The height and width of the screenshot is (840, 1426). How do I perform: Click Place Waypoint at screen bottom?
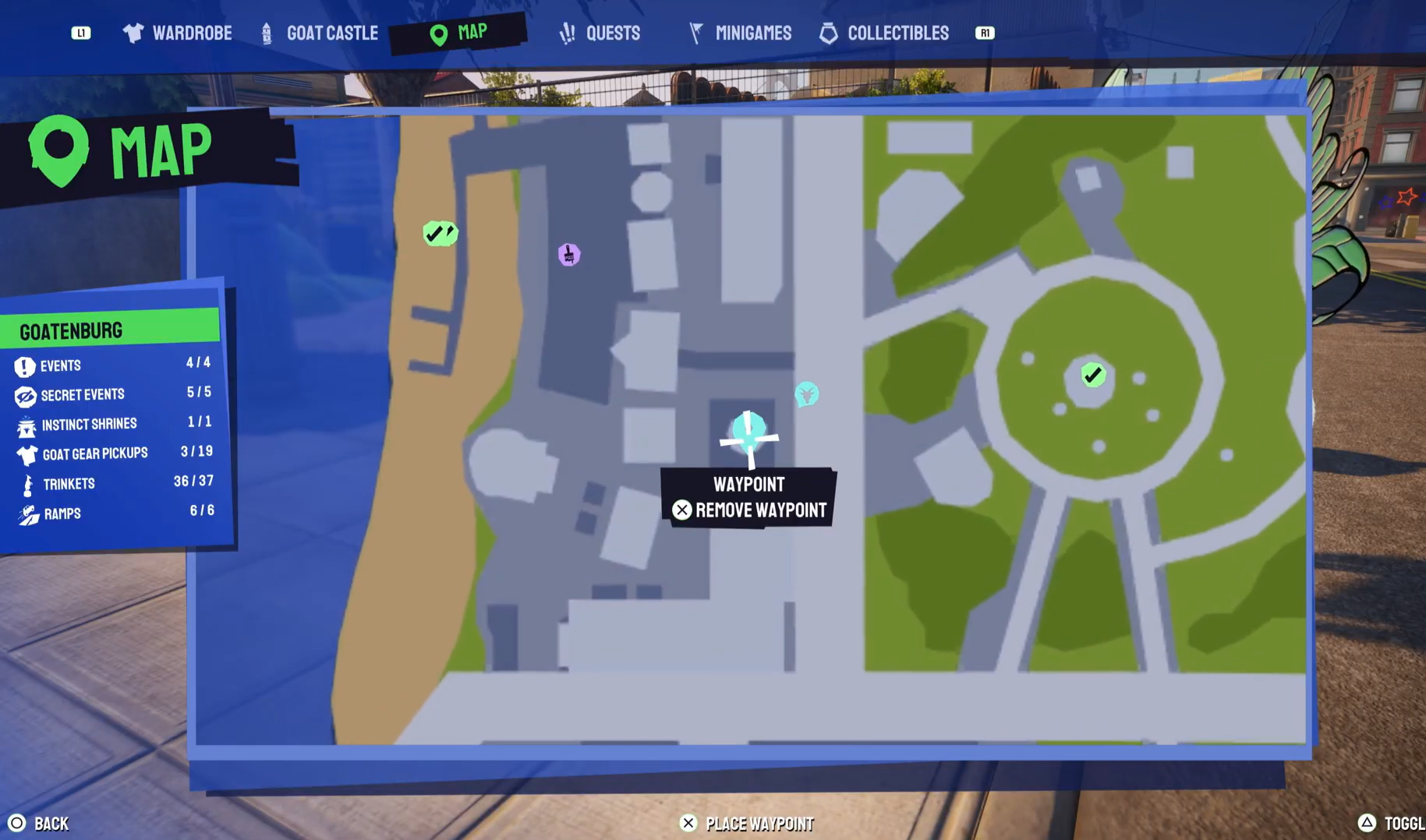[x=745, y=823]
